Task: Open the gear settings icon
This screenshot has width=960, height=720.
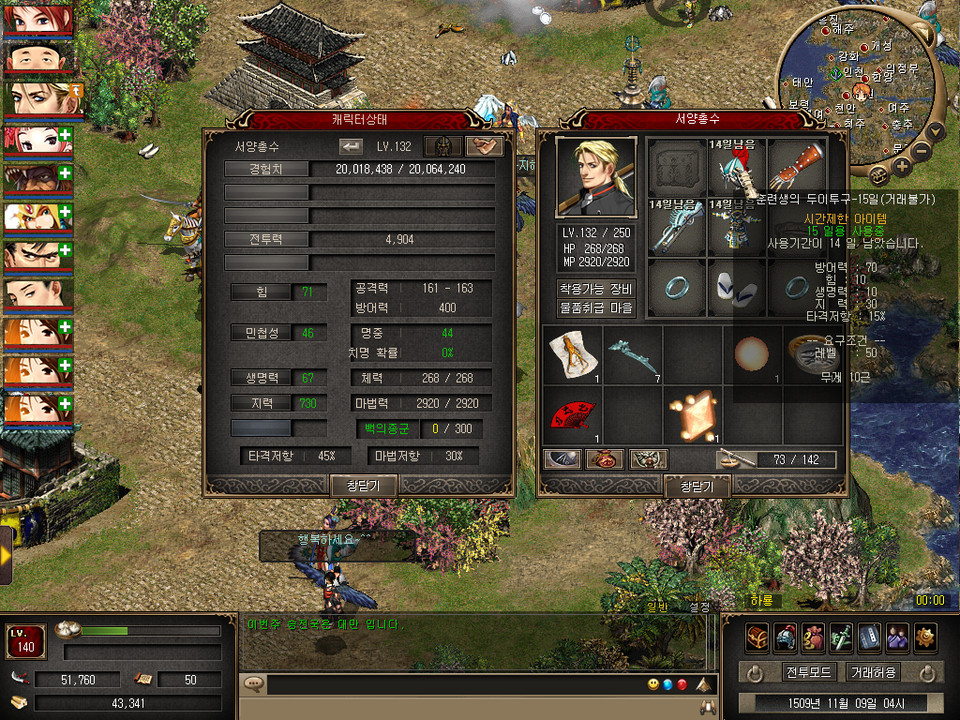Action: pos(925,636)
